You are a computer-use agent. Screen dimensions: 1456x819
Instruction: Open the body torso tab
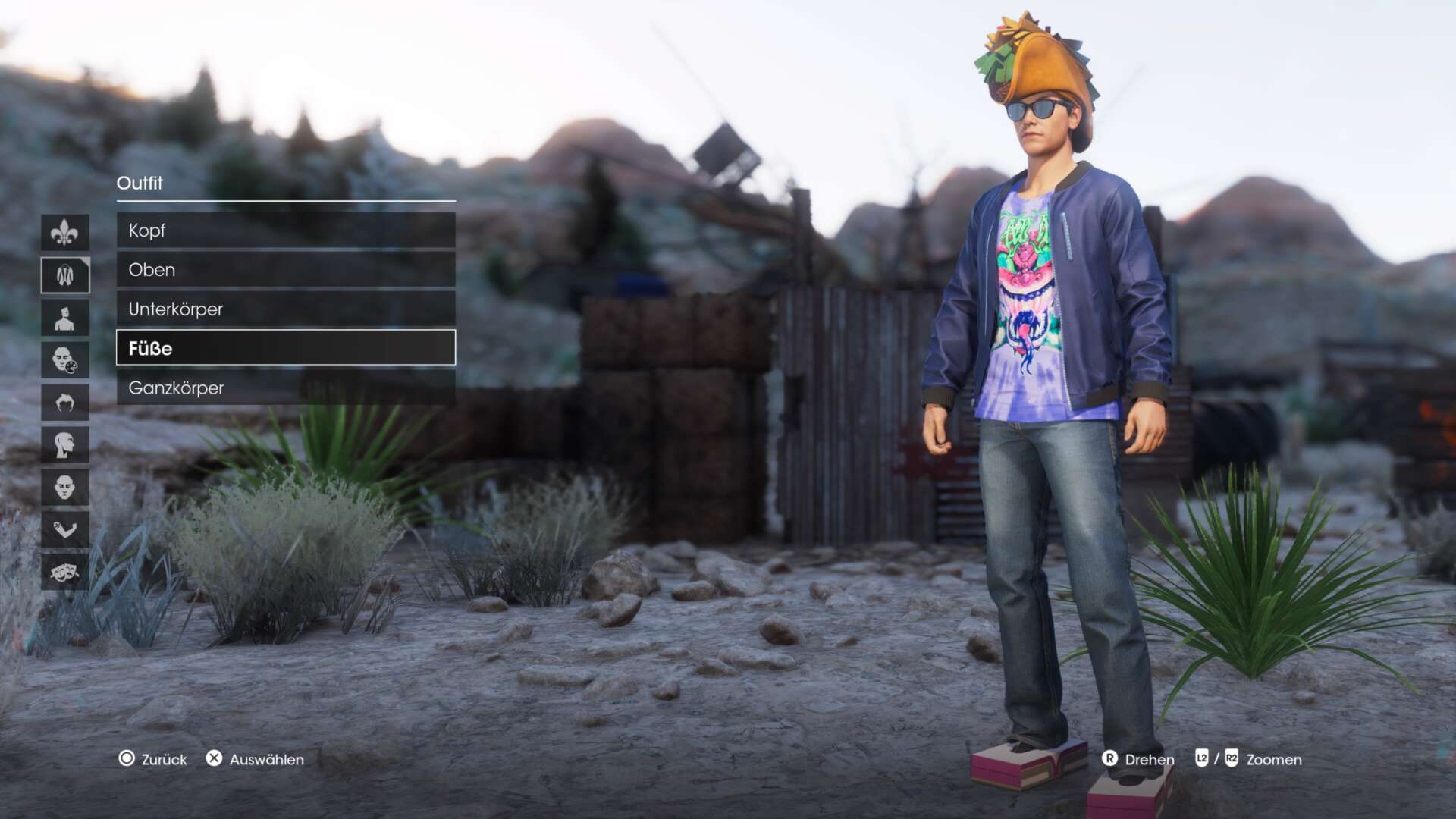point(65,318)
